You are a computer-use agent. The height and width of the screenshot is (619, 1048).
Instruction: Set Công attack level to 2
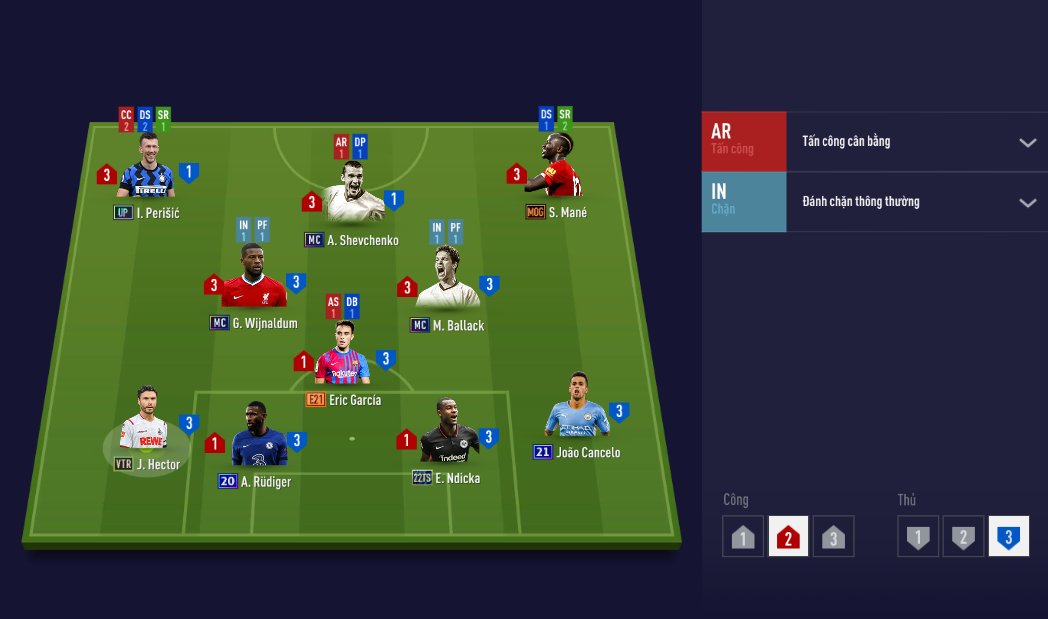788,537
